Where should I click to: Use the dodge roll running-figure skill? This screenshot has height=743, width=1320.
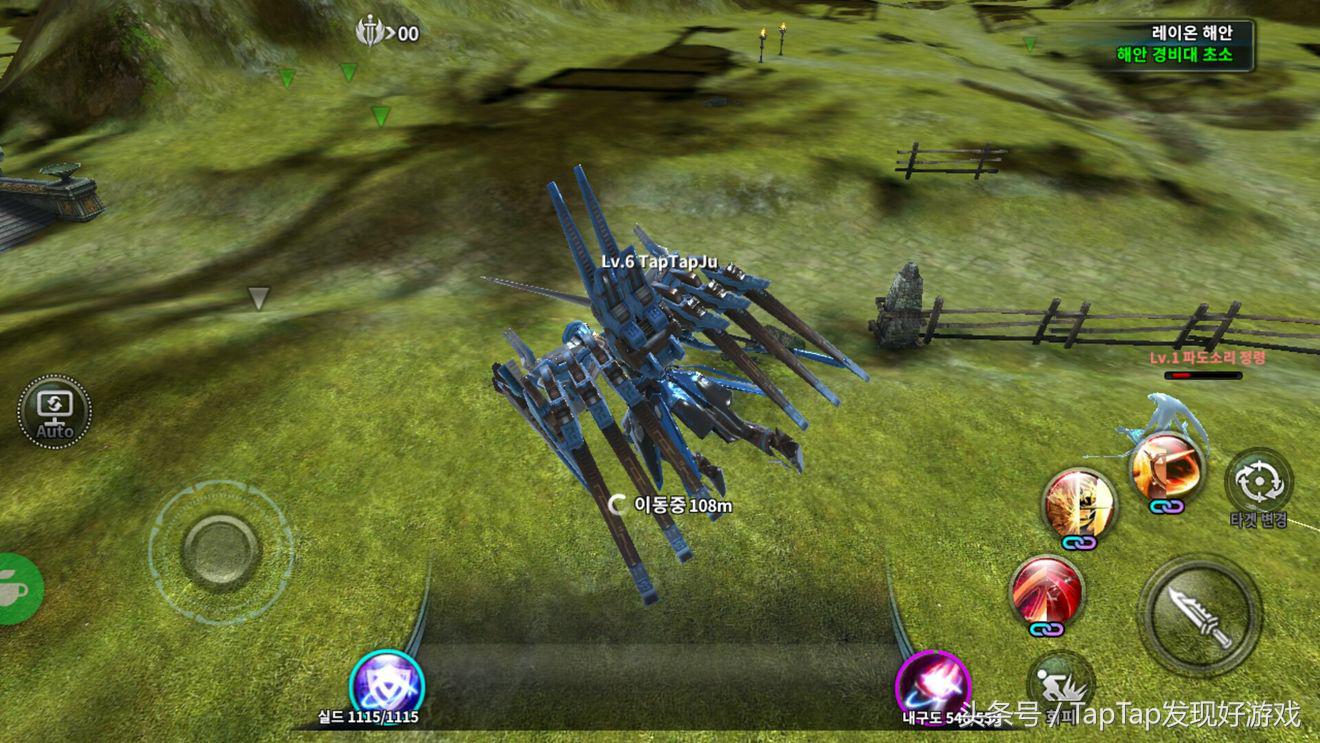pyautogui.click(x=1060, y=684)
